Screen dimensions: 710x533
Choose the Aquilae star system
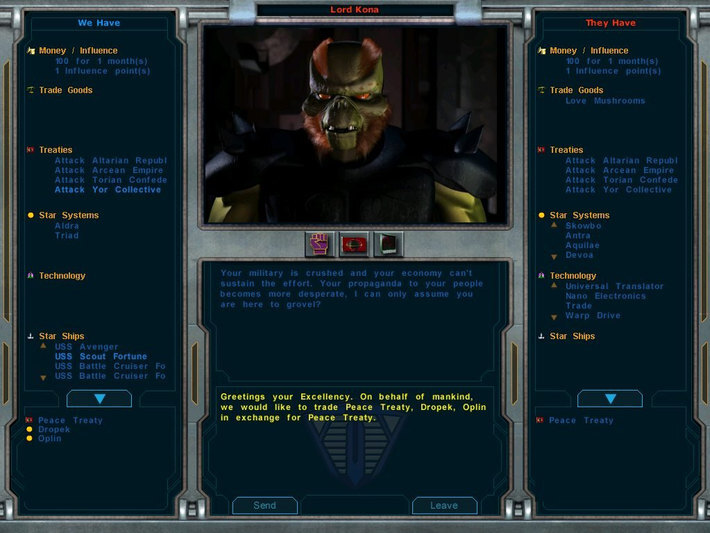point(582,245)
